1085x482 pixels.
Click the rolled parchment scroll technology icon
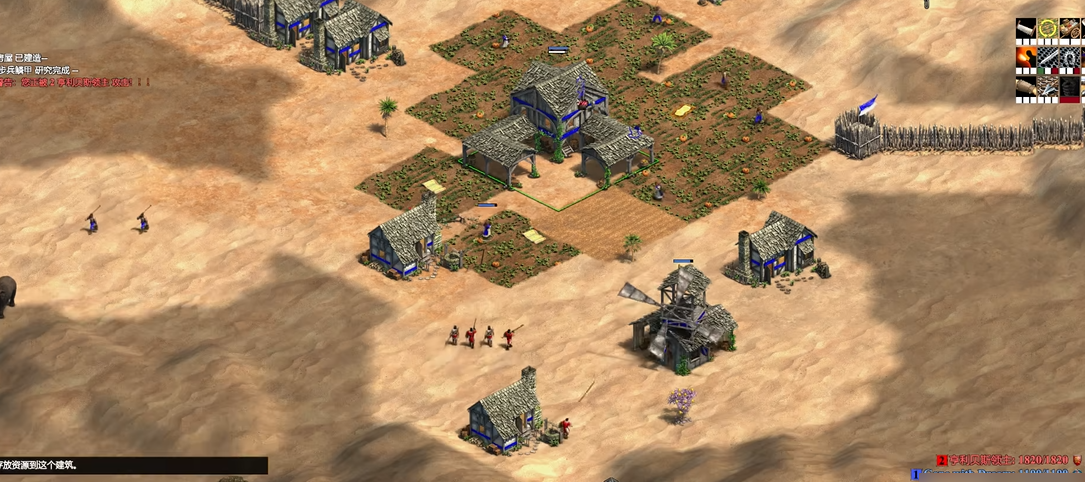coord(1026,28)
